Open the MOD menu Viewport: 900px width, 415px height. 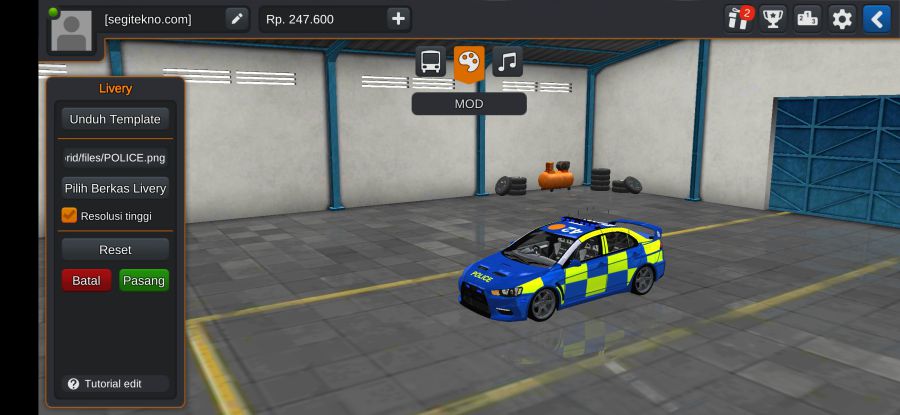pos(469,104)
